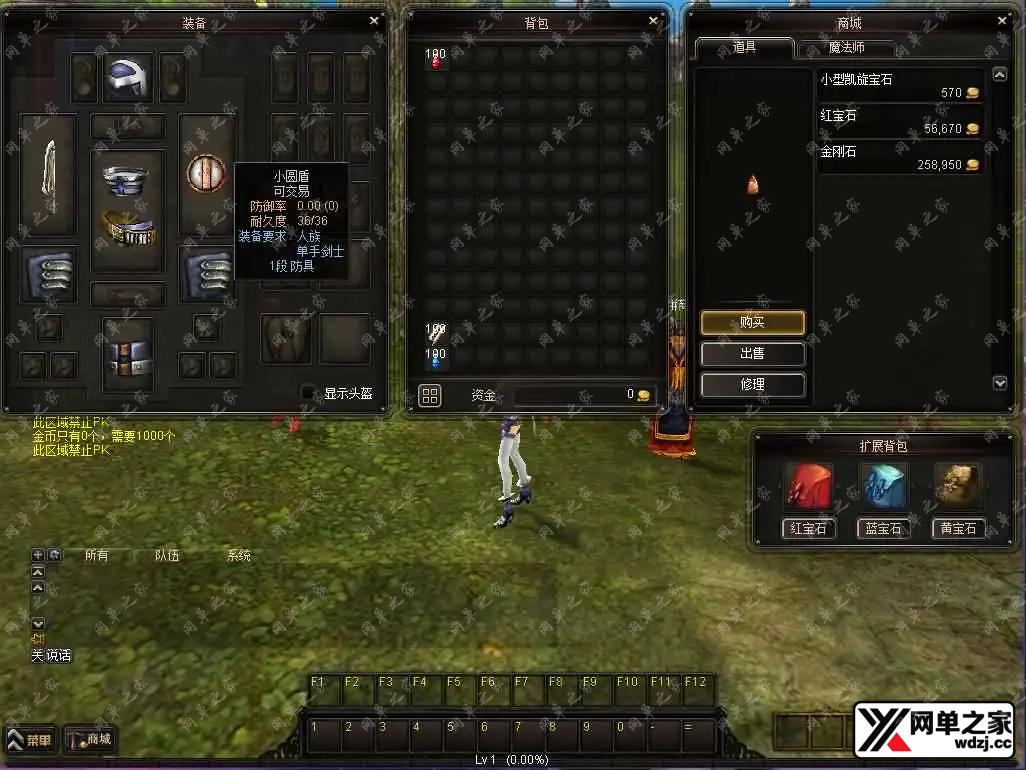Choose the 出售 sell button
1026x770 pixels.
point(752,354)
